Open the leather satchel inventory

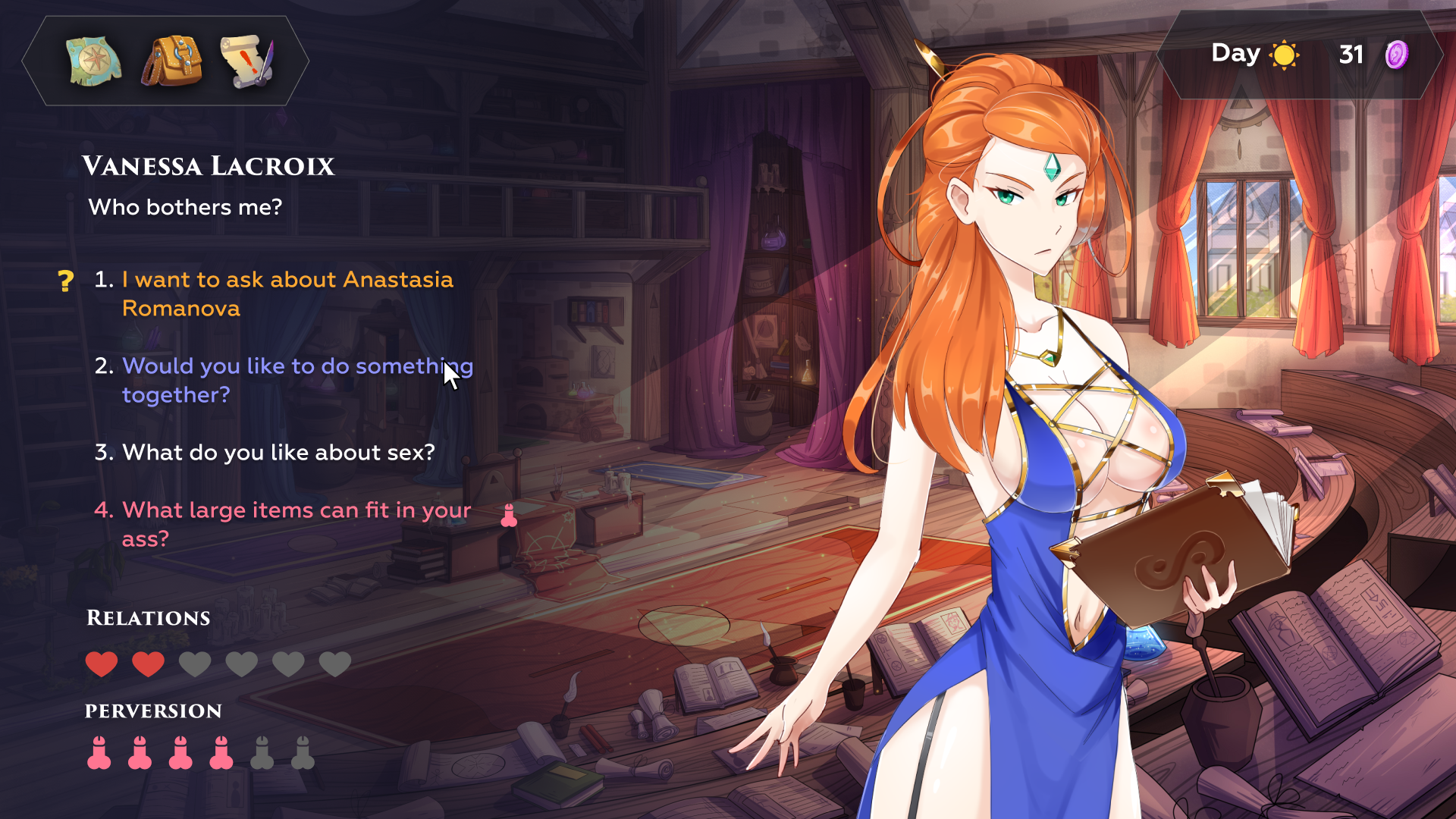tap(171, 61)
